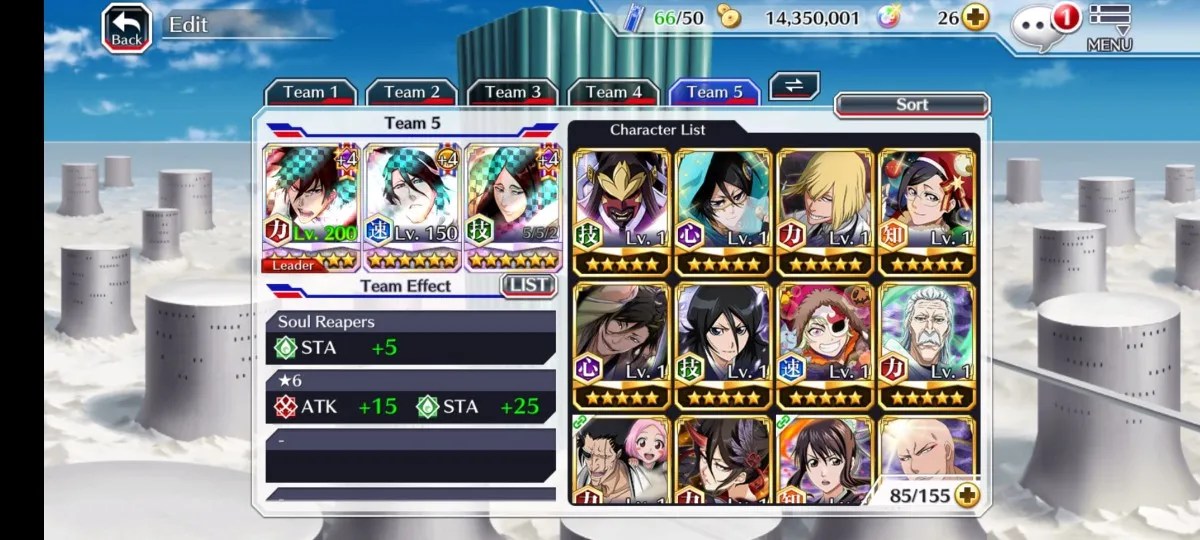Switch to the Team 1 tab
1200x540 pixels.
[x=310, y=92]
